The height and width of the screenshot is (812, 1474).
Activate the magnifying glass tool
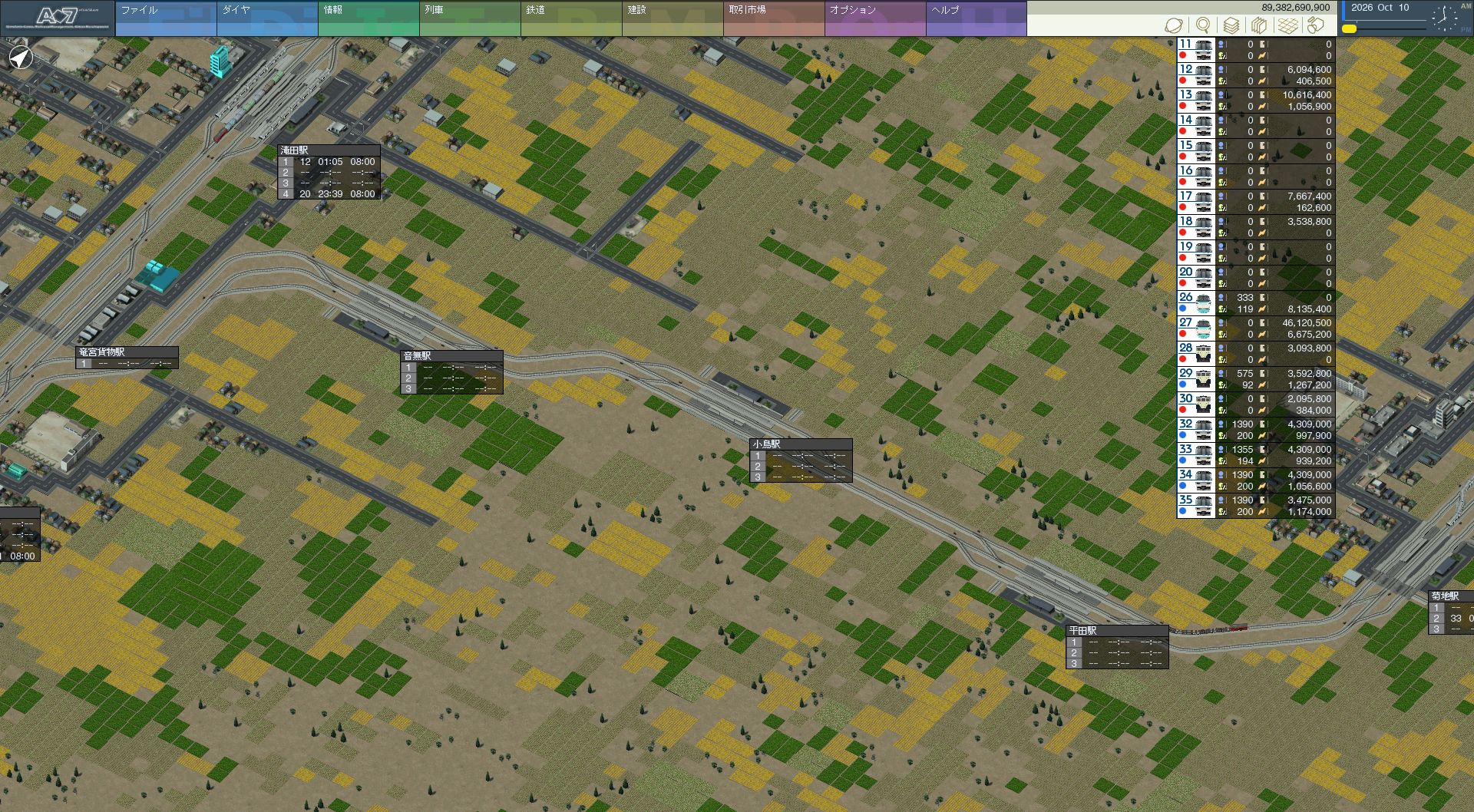(1203, 25)
